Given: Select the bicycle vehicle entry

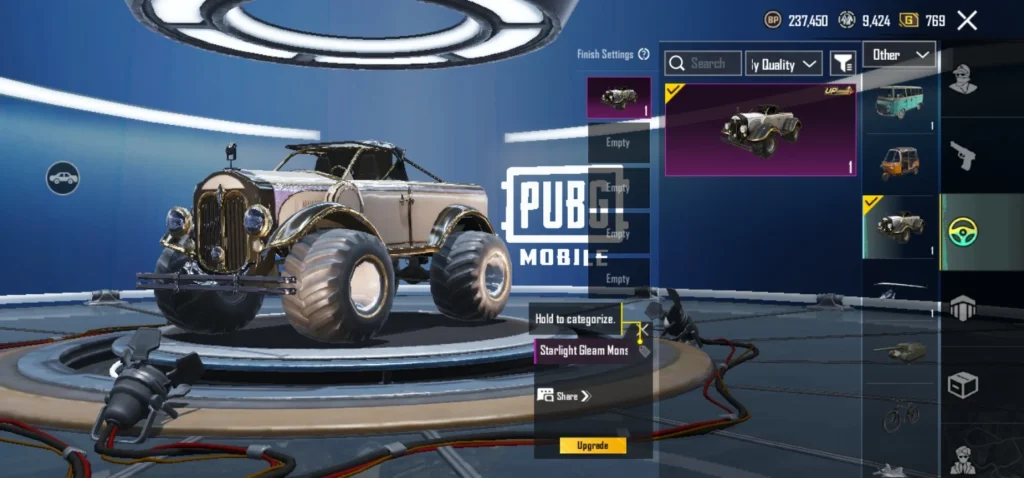Looking at the screenshot, I should tap(899, 415).
